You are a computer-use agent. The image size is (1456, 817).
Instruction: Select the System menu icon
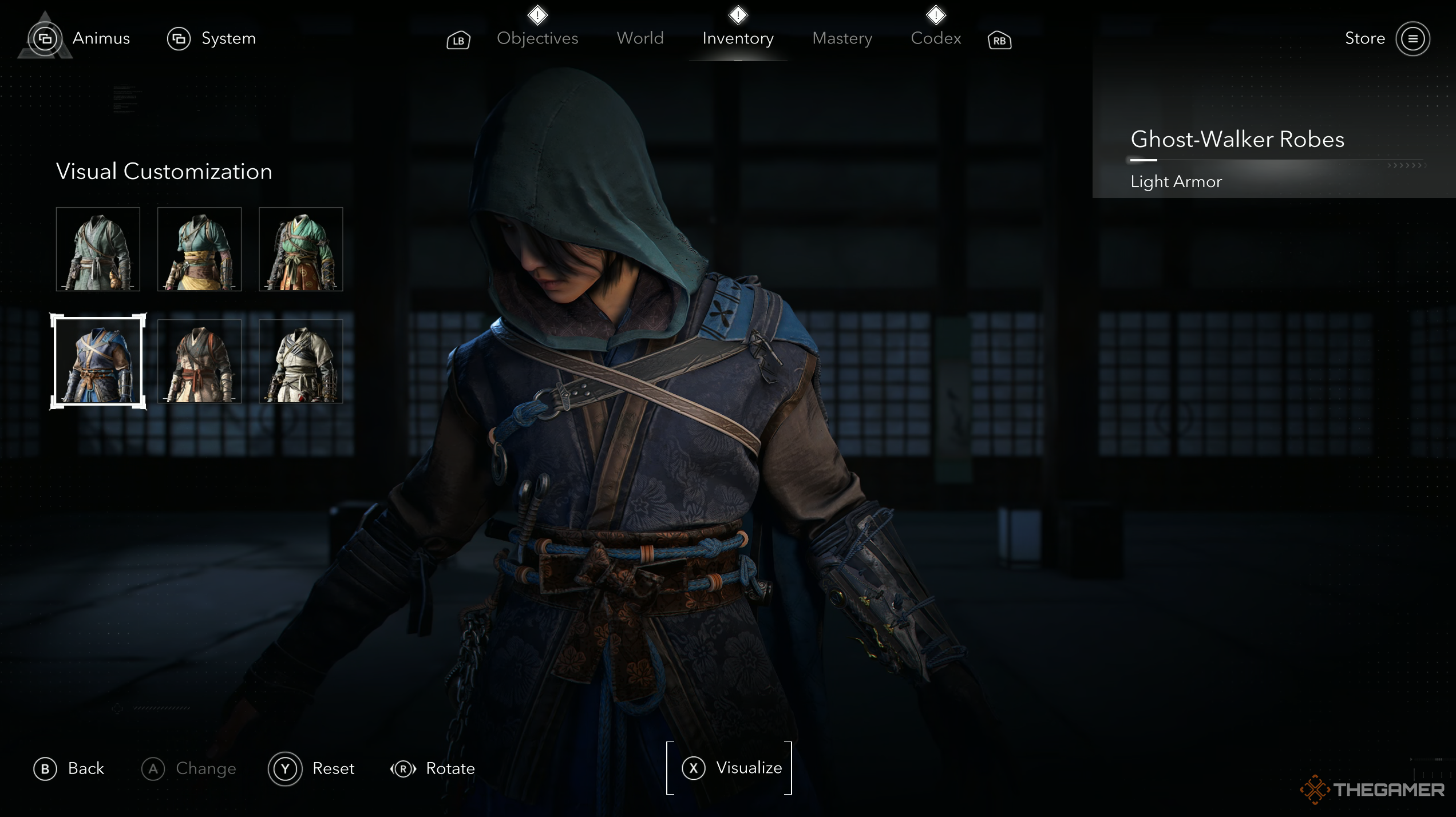point(179,39)
